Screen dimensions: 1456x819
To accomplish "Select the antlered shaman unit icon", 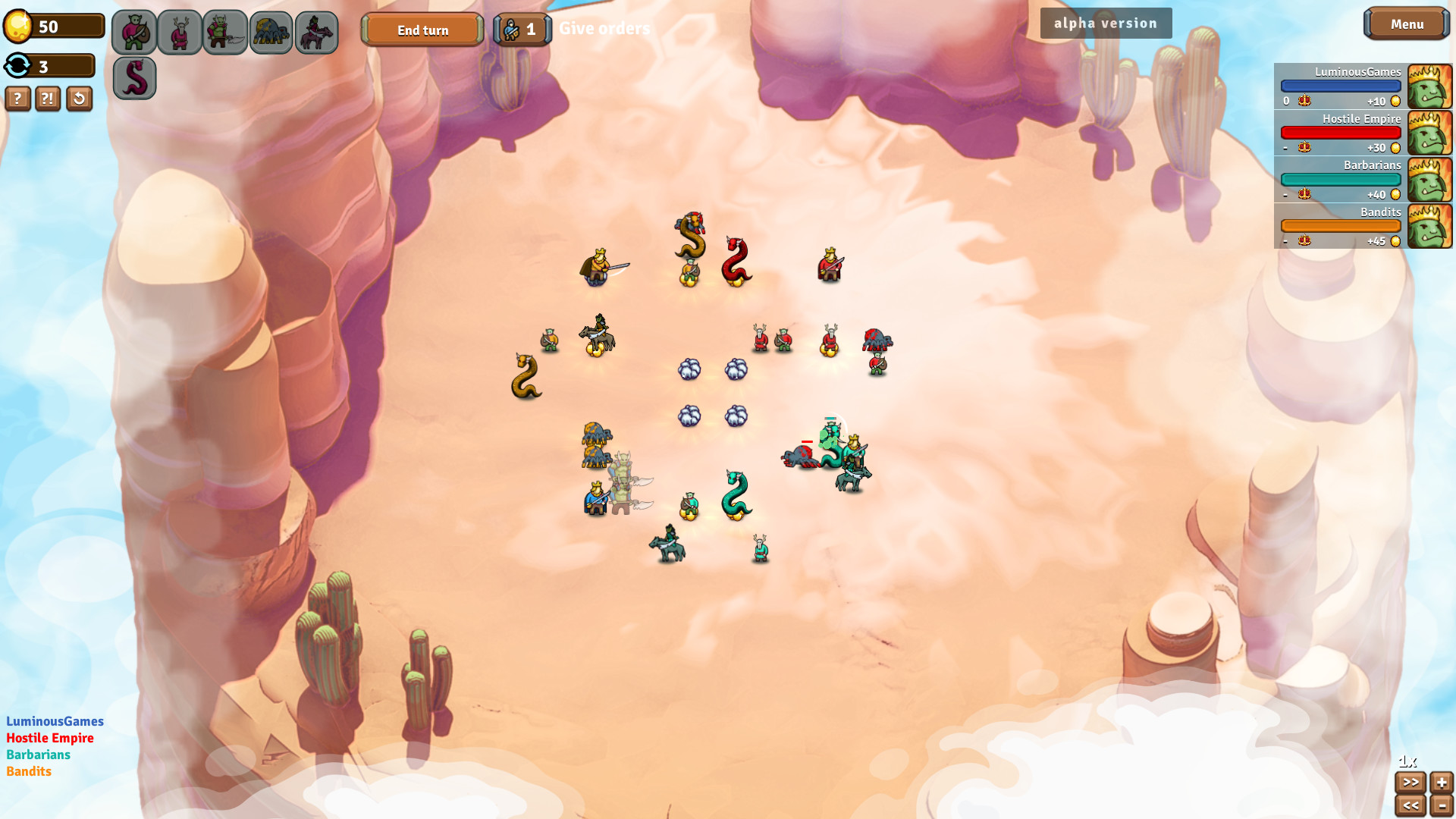I will [x=180, y=31].
